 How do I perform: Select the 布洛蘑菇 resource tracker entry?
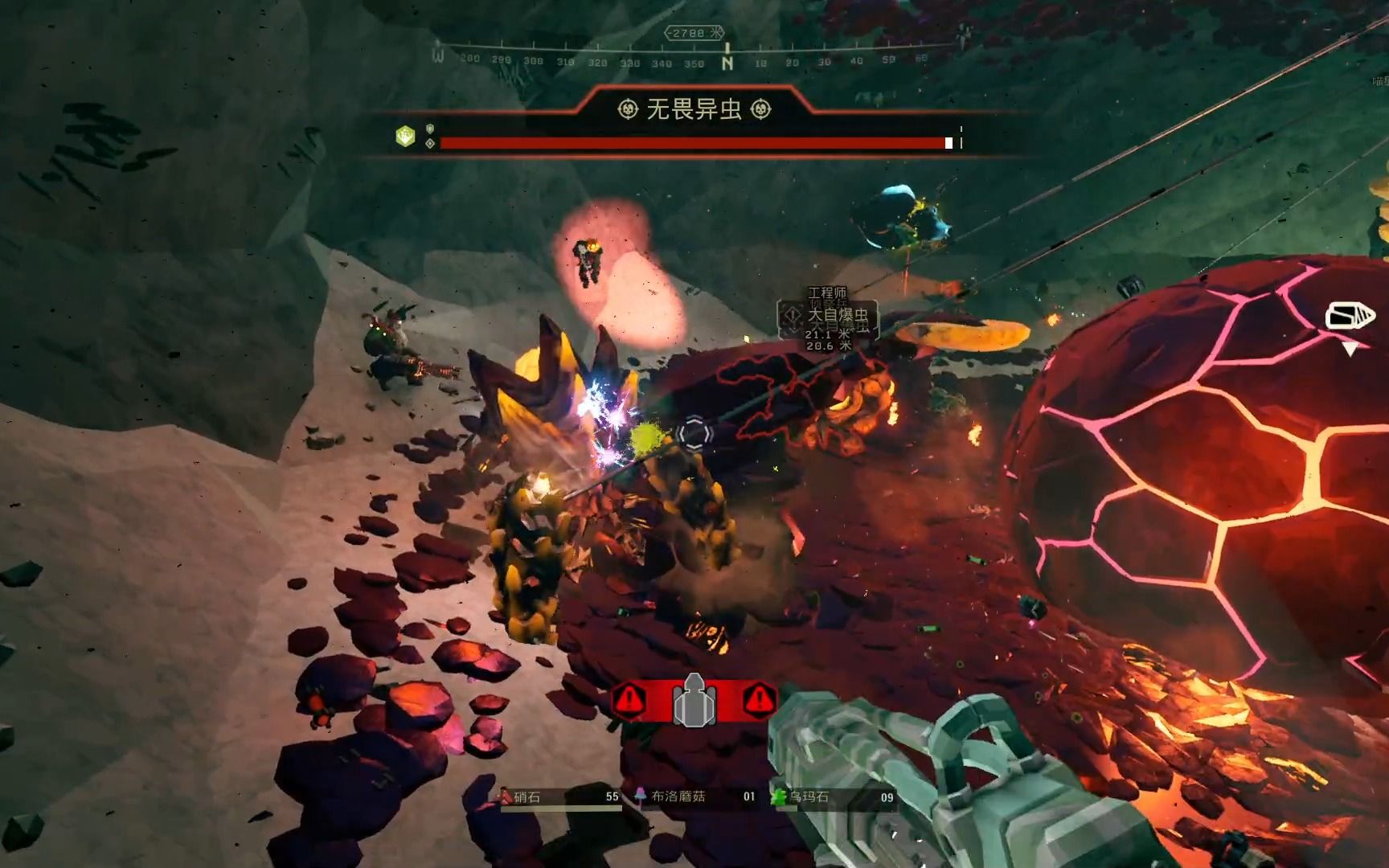point(697,797)
